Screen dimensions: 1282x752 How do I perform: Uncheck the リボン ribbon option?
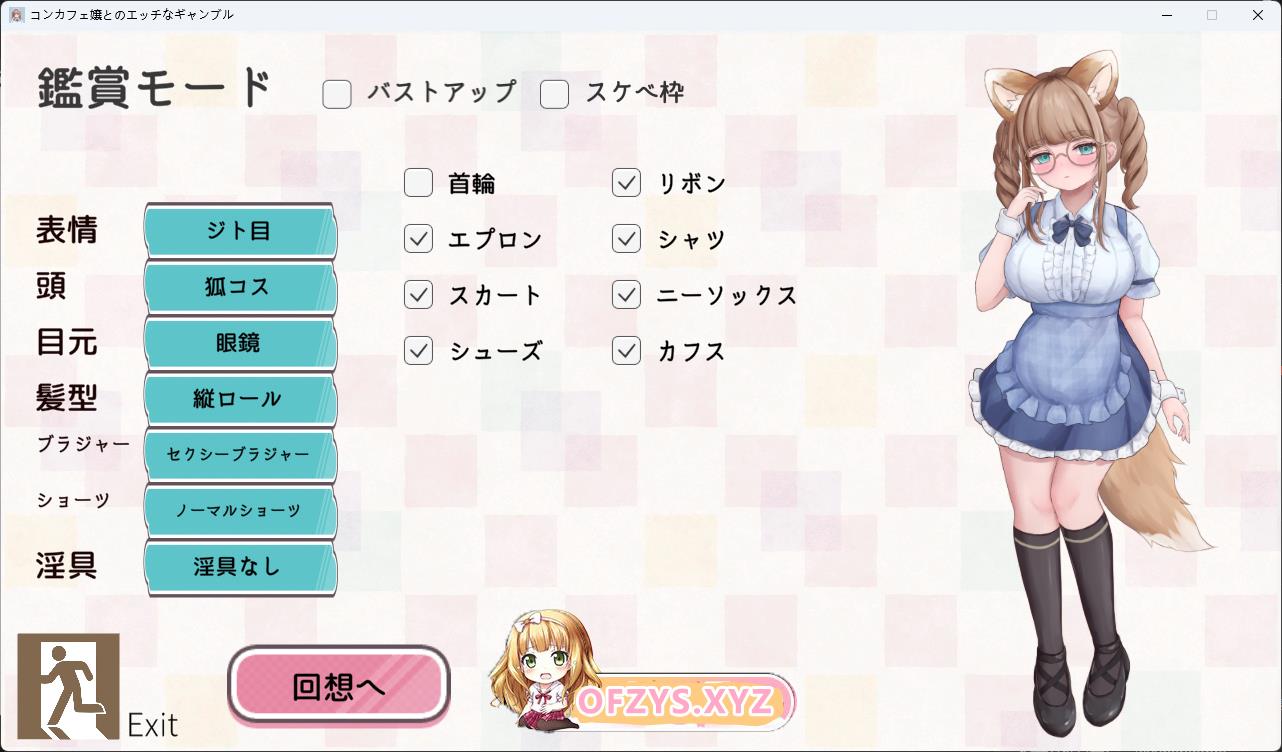tap(627, 183)
